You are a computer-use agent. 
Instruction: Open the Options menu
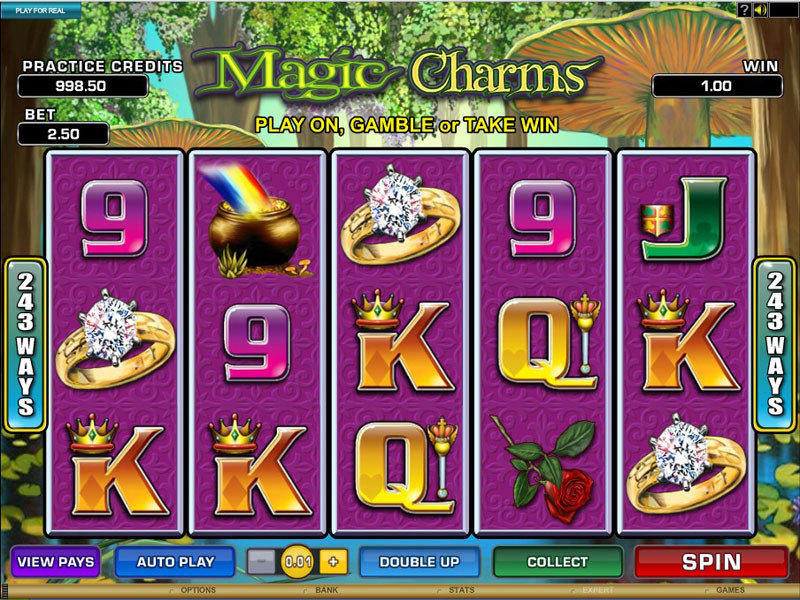point(198,591)
